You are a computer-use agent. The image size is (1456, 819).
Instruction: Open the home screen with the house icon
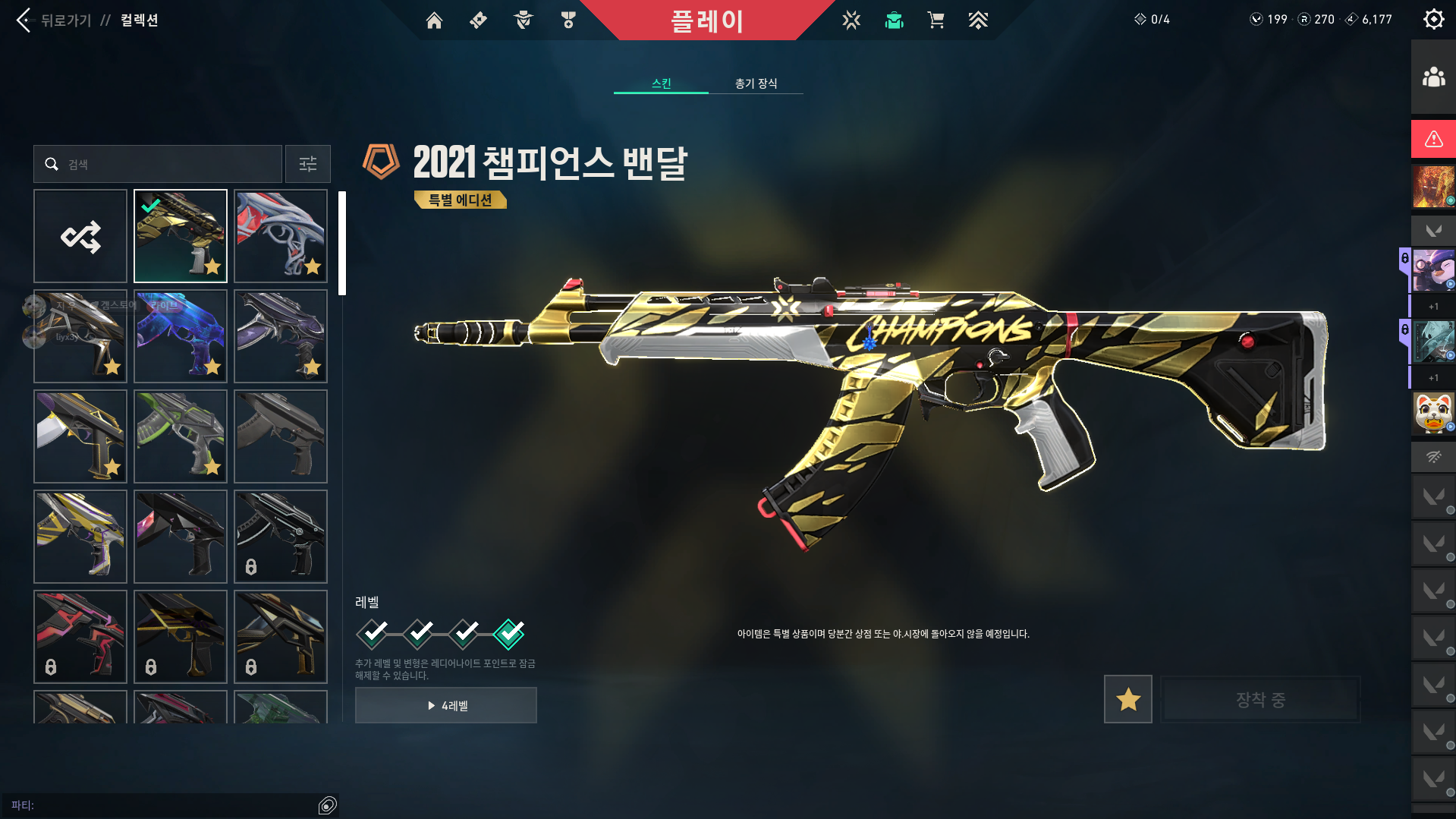(434, 20)
